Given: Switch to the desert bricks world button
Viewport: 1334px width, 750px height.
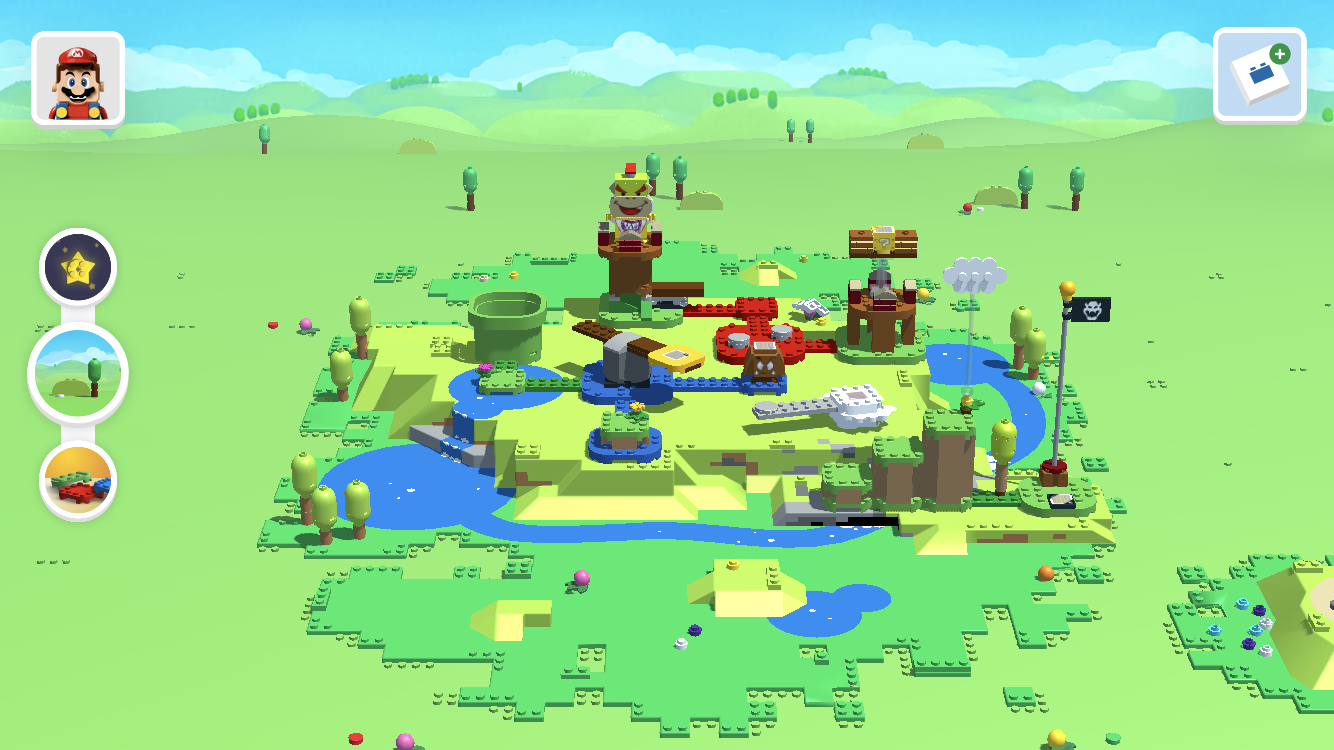Looking at the screenshot, I should click(x=78, y=481).
